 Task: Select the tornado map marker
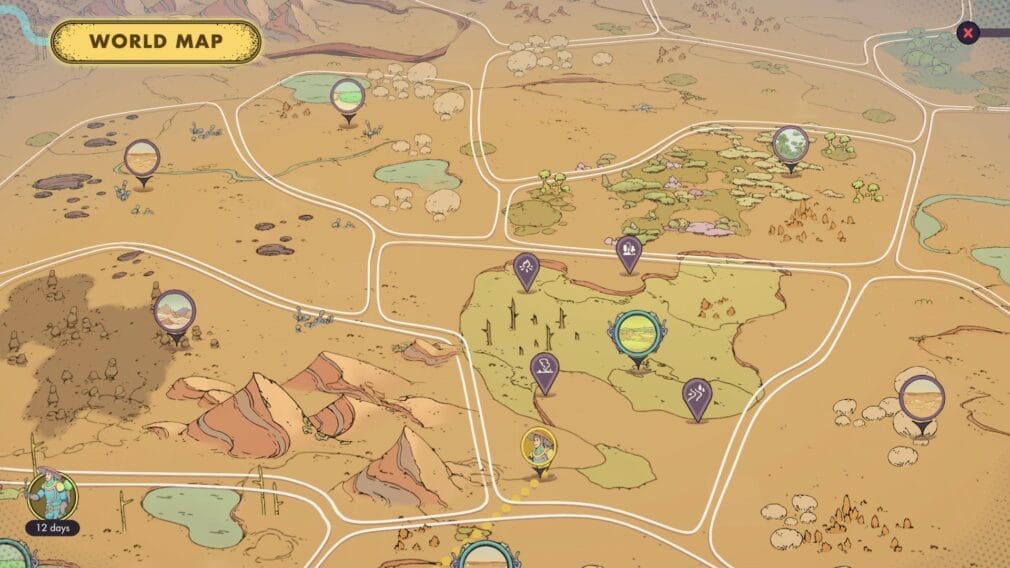point(544,369)
